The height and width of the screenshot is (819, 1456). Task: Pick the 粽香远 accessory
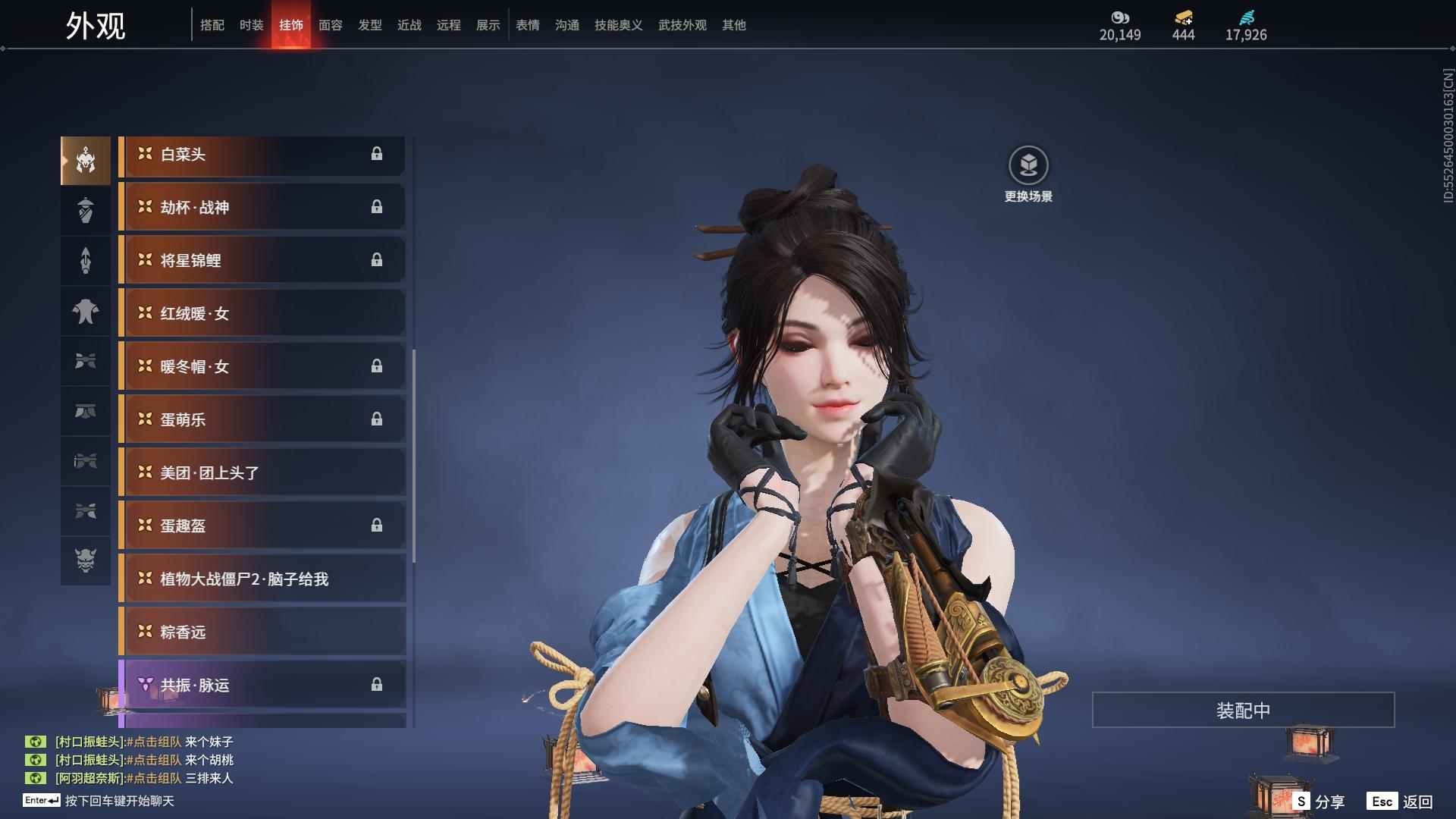click(262, 632)
